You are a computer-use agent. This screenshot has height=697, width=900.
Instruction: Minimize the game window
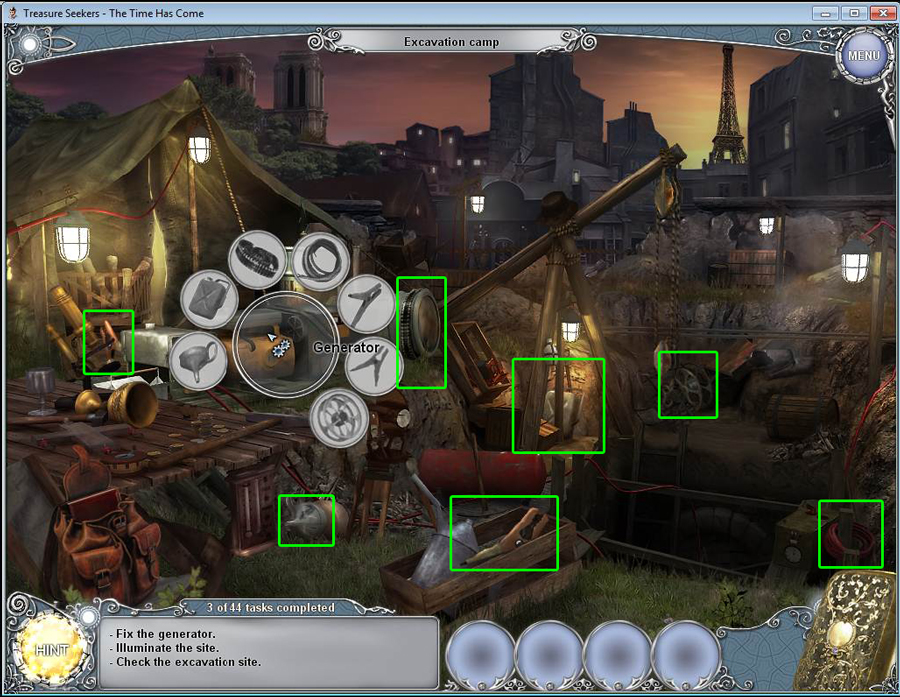click(827, 13)
